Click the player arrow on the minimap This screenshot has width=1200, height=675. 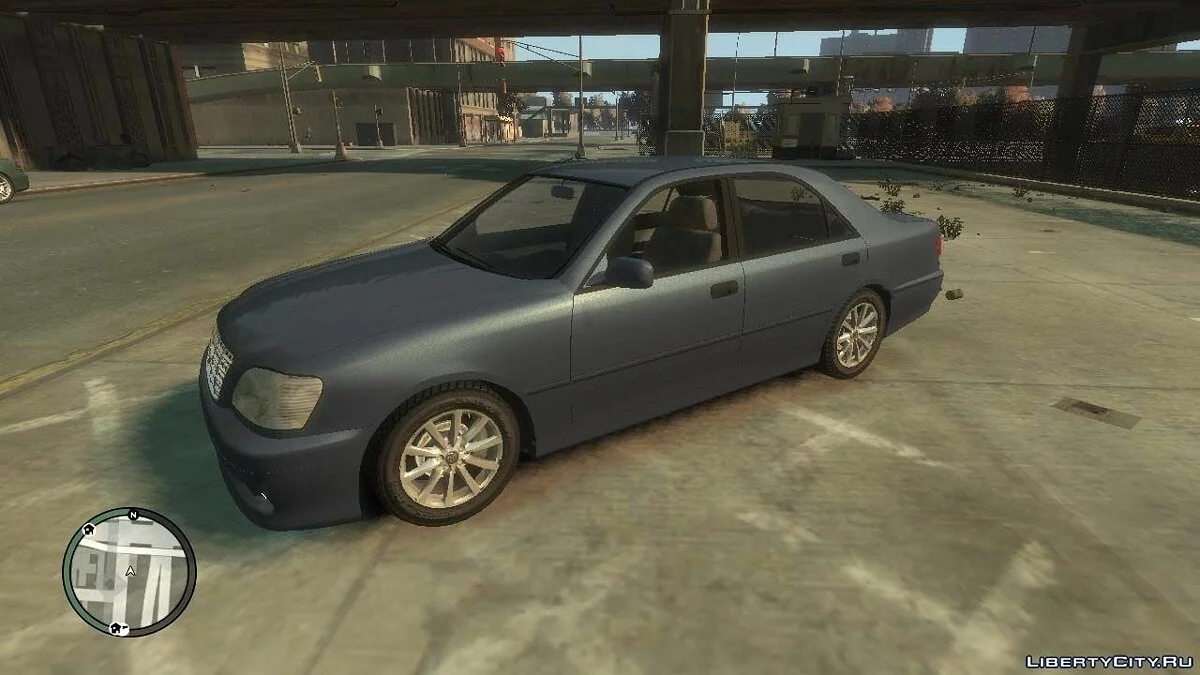pos(129,571)
